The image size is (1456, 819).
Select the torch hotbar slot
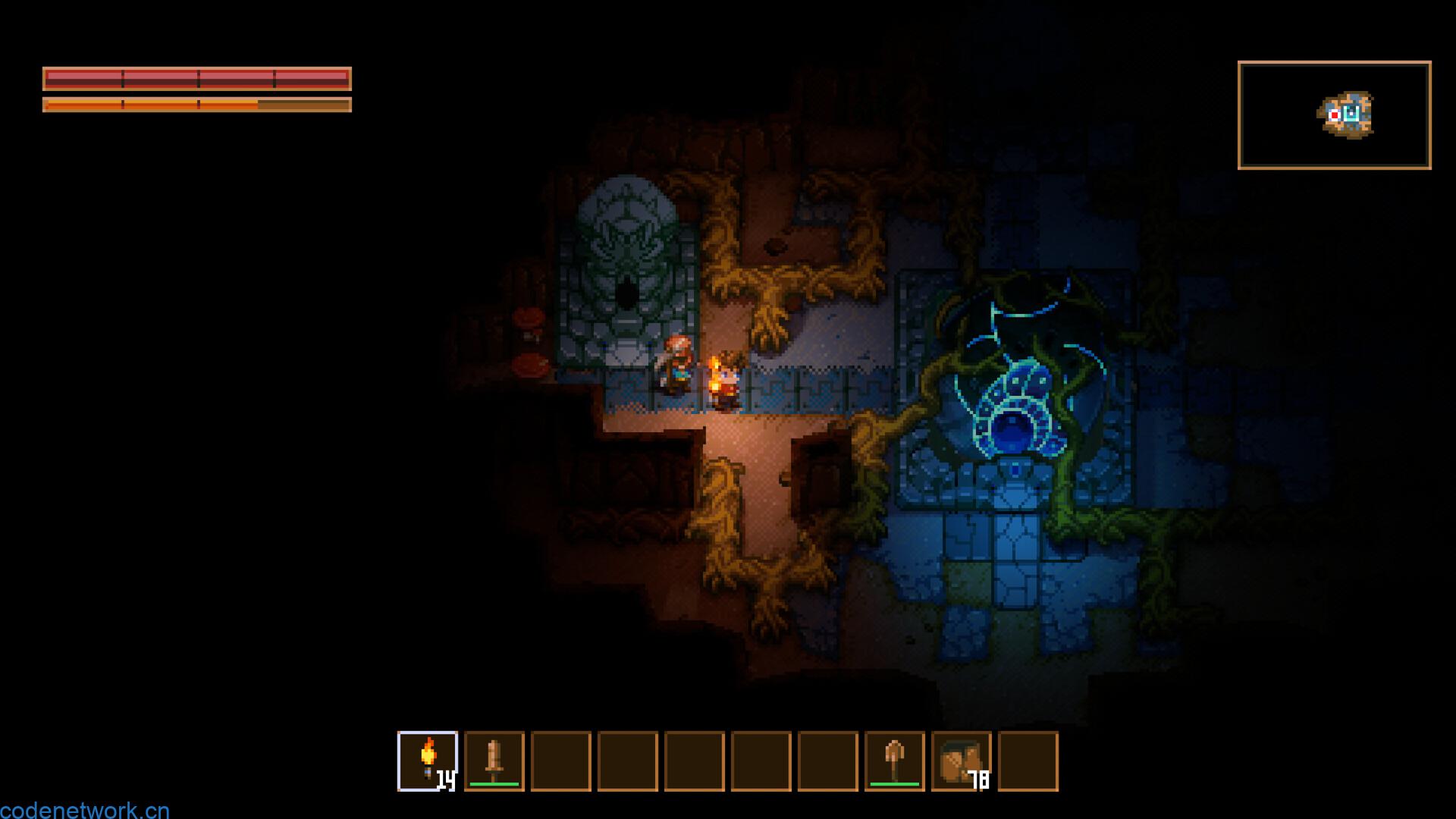428,761
